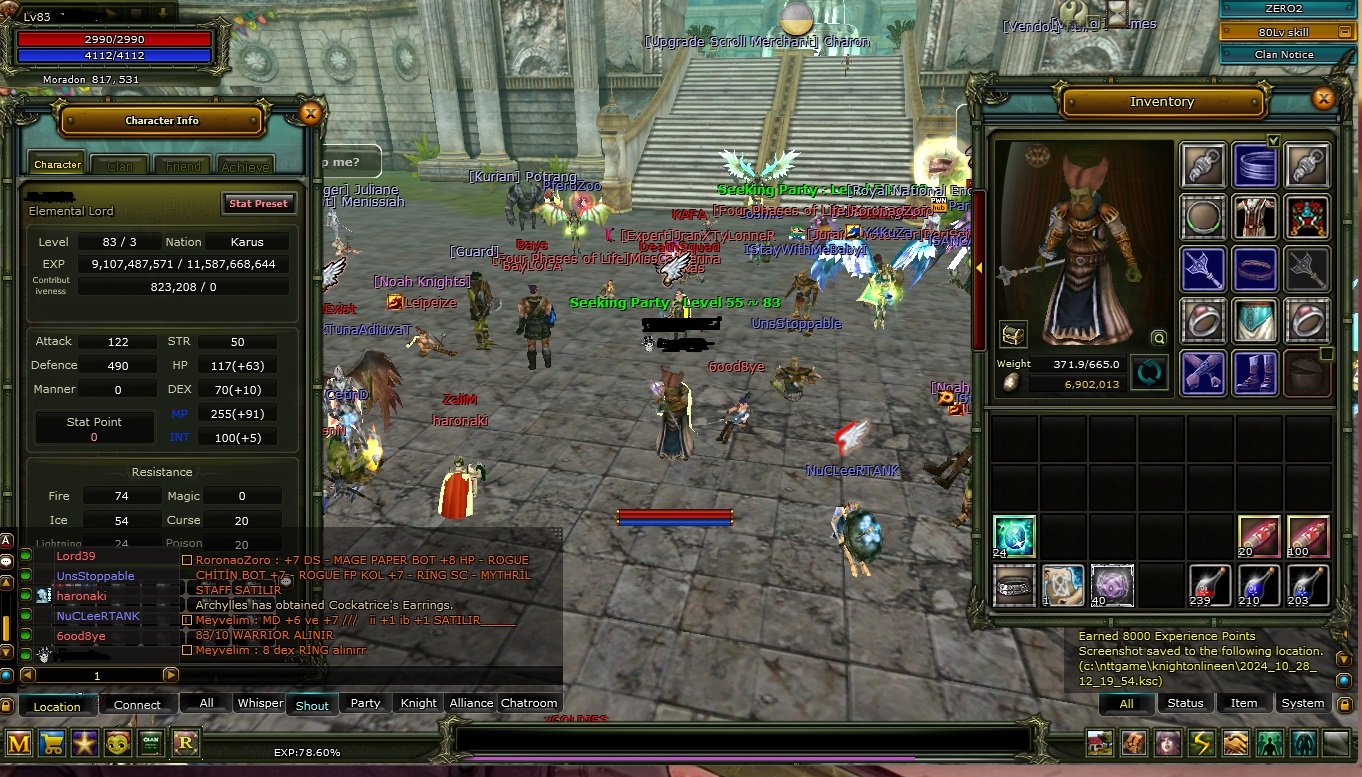
Task: Click the next page arrow in chat window
Action: click(170, 675)
